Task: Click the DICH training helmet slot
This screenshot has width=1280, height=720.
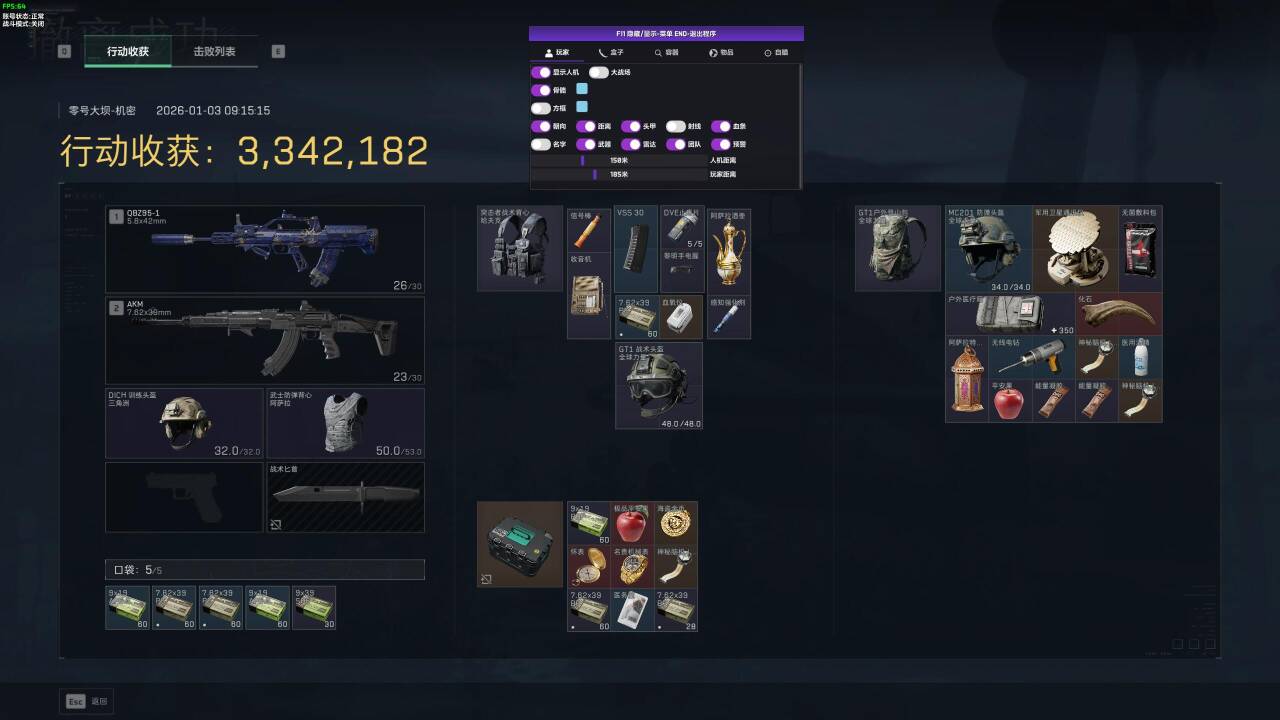Action: [x=184, y=423]
